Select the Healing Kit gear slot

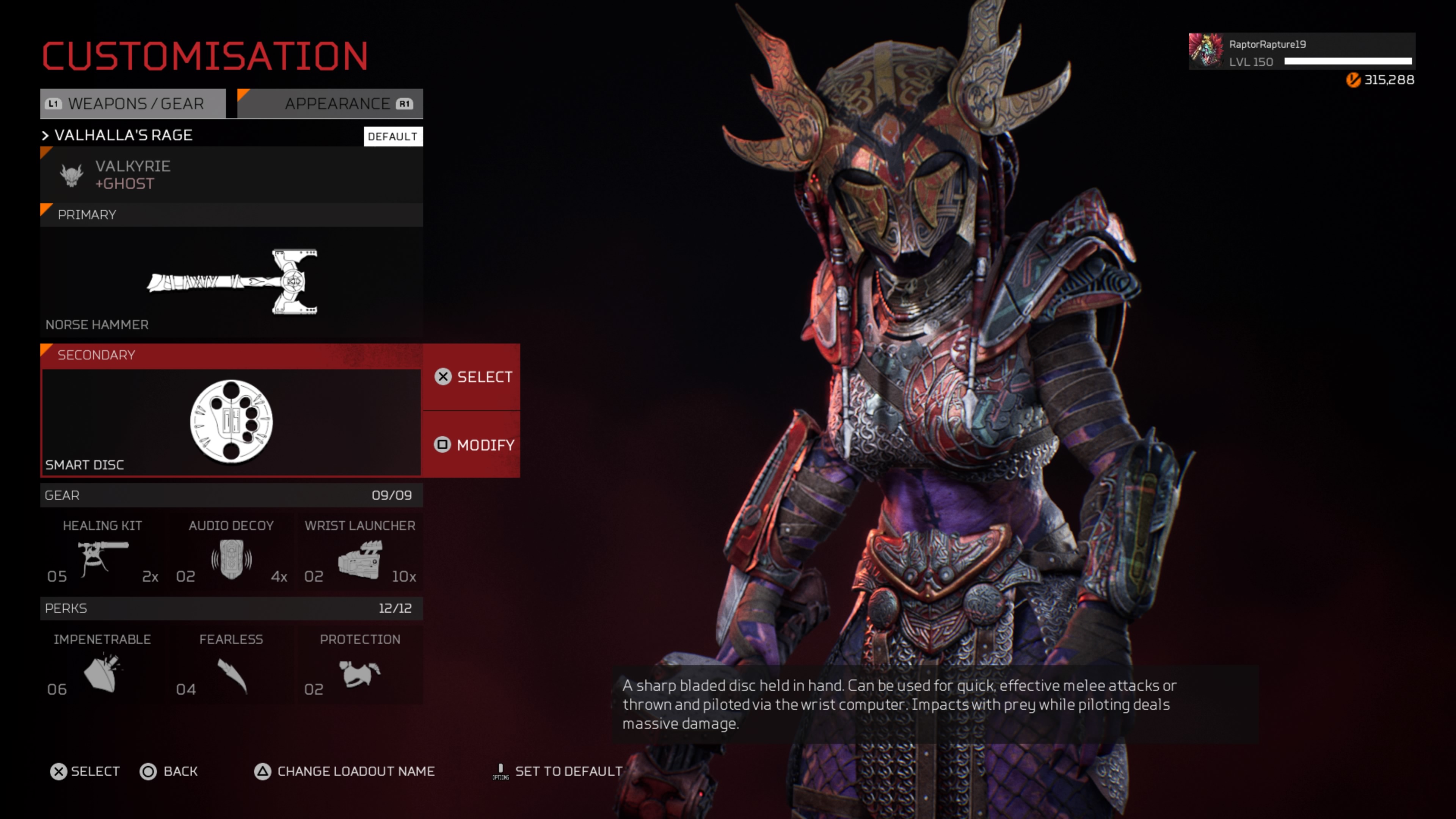click(x=102, y=552)
